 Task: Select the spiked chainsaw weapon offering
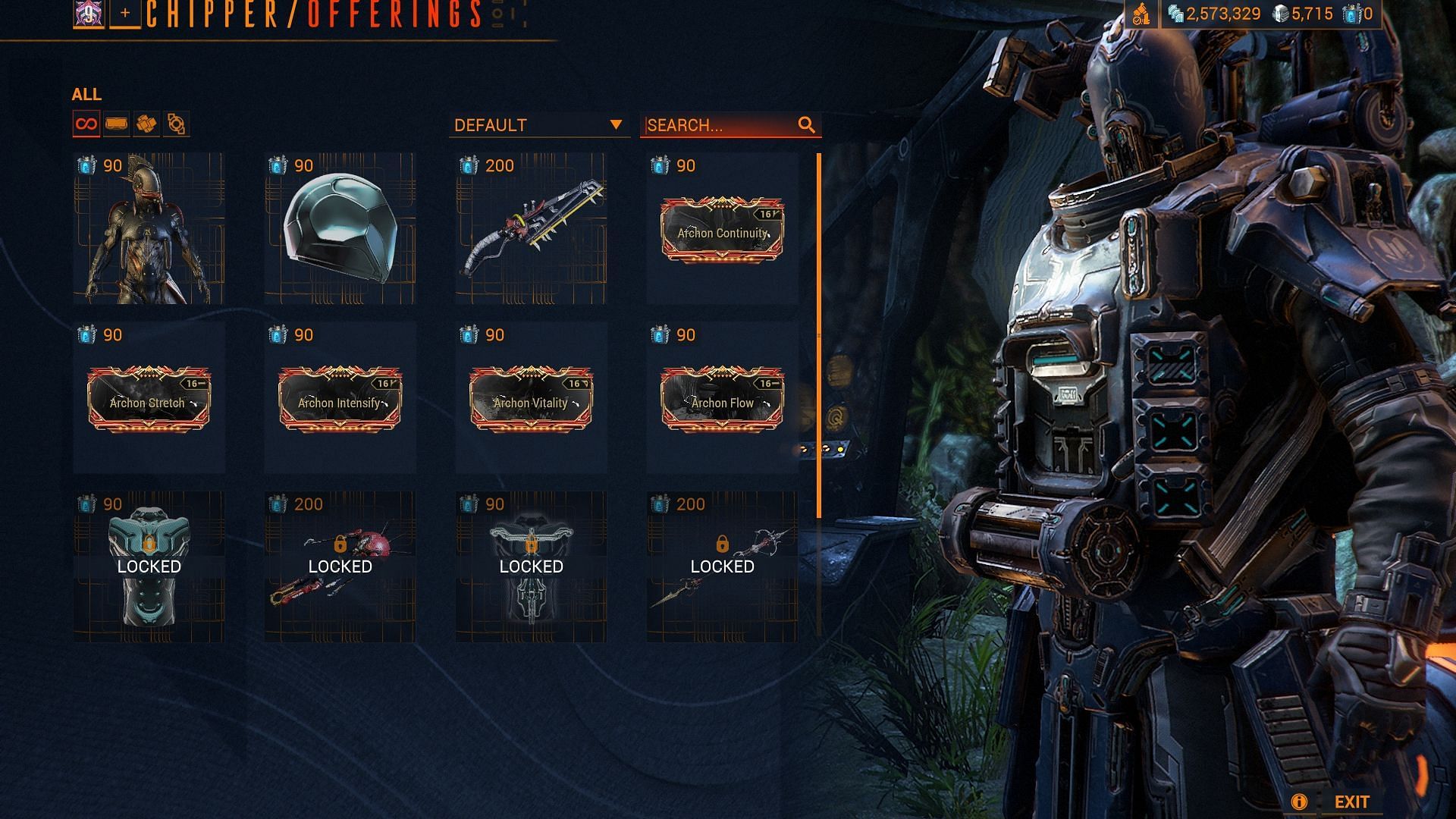point(531,229)
